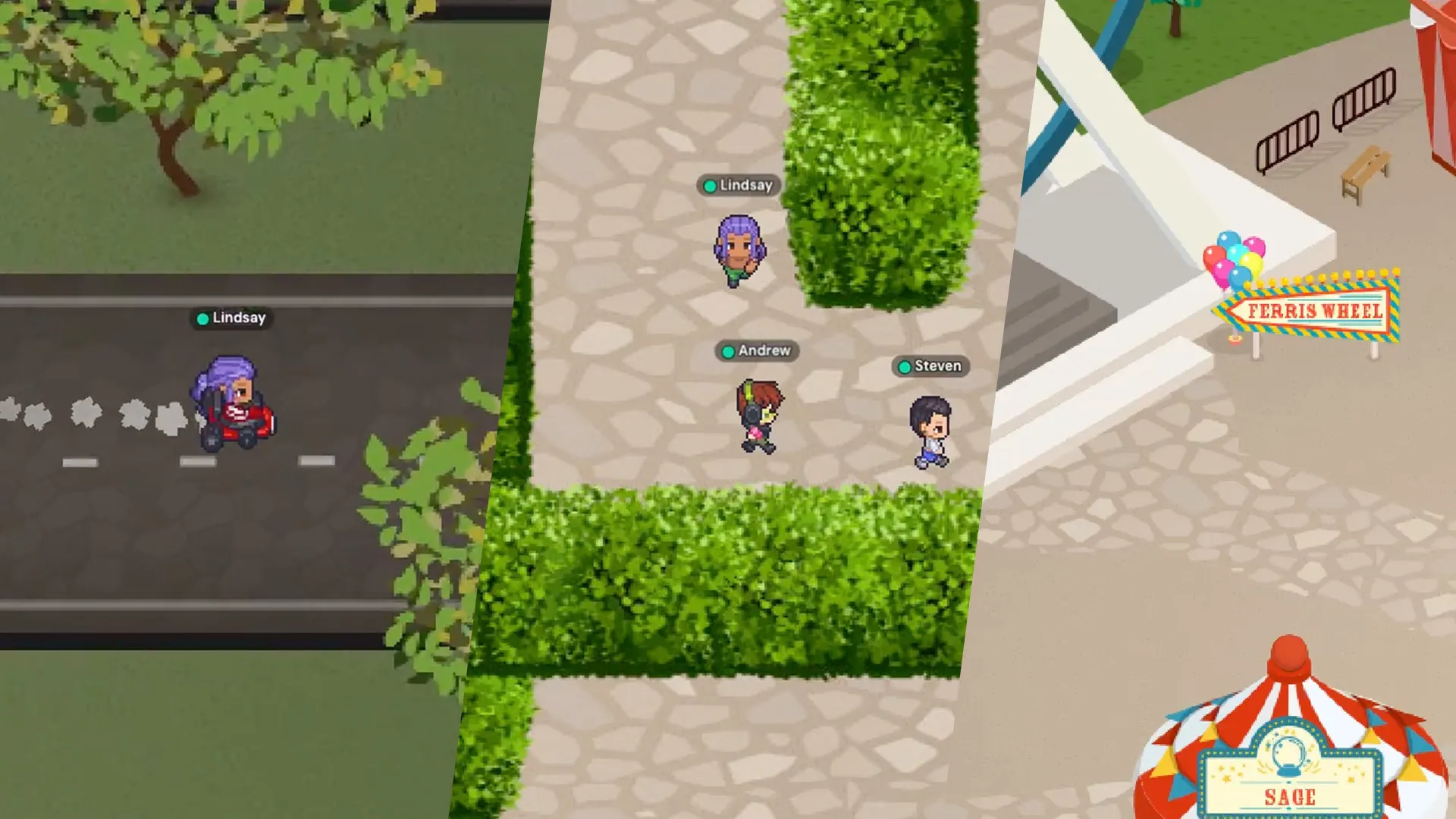Toggle Andrew's green availability dot

click(x=727, y=351)
